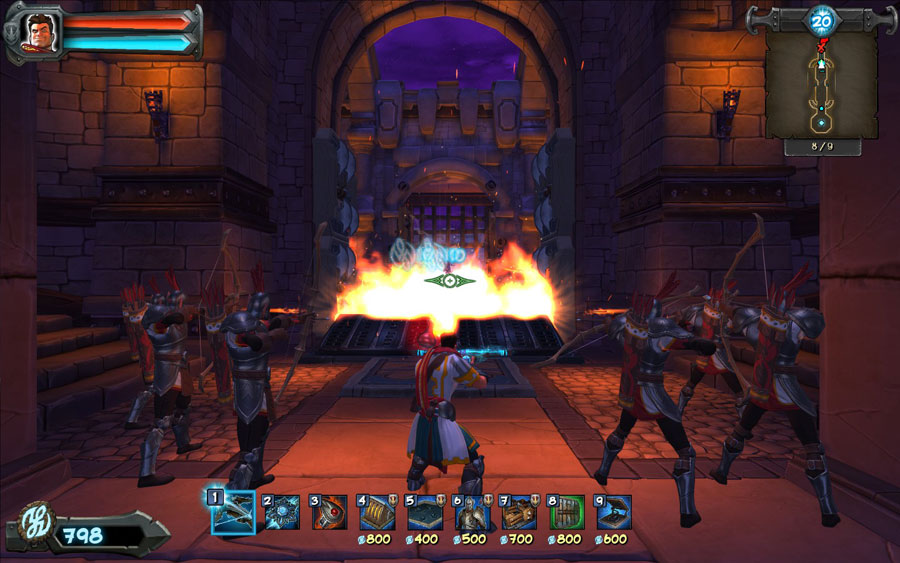The height and width of the screenshot is (563, 900).
Task: Activate the blue ice spell in slot 2
Action: (x=281, y=512)
